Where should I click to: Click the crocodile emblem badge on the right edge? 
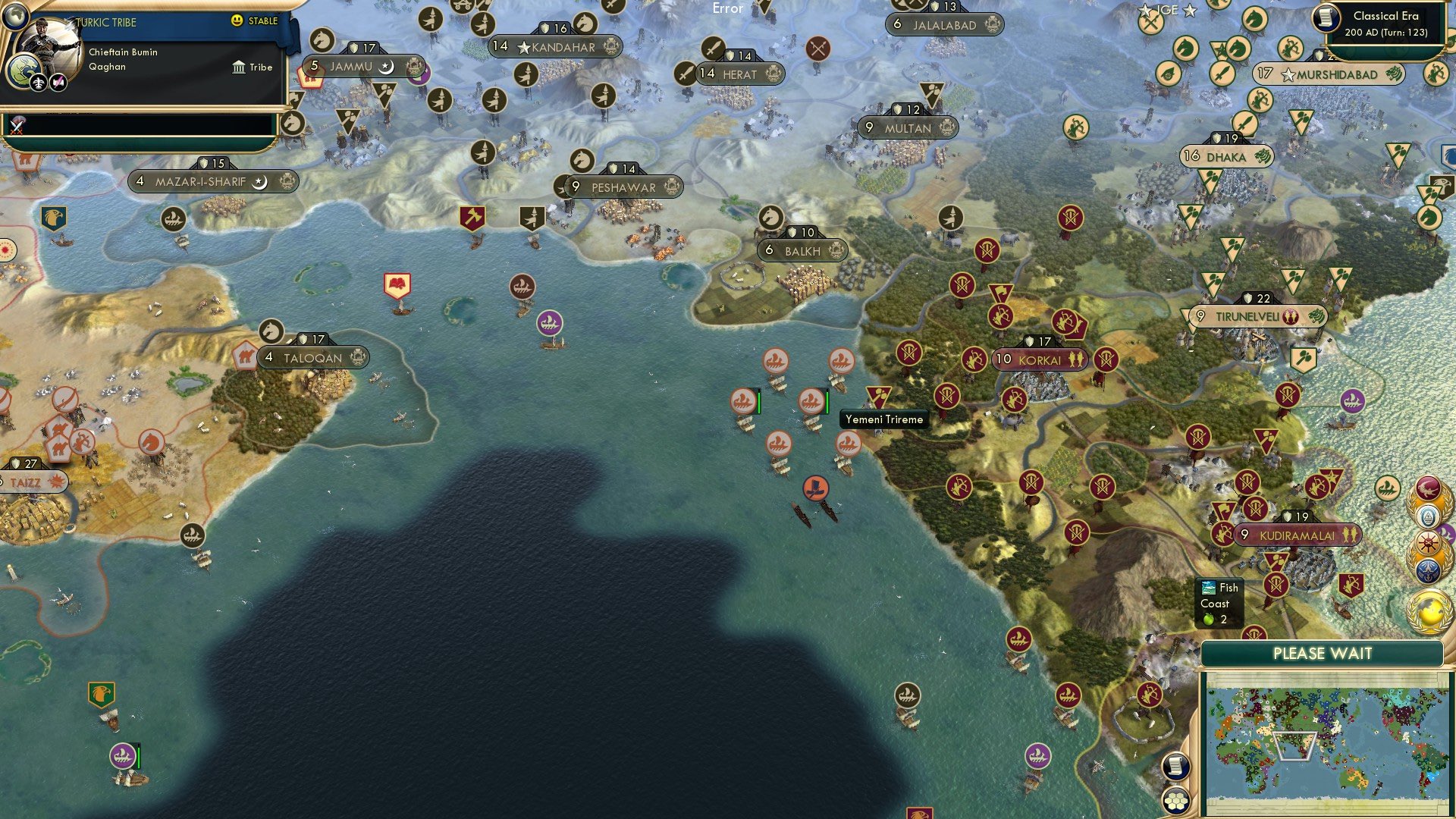click(x=1428, y=488)
